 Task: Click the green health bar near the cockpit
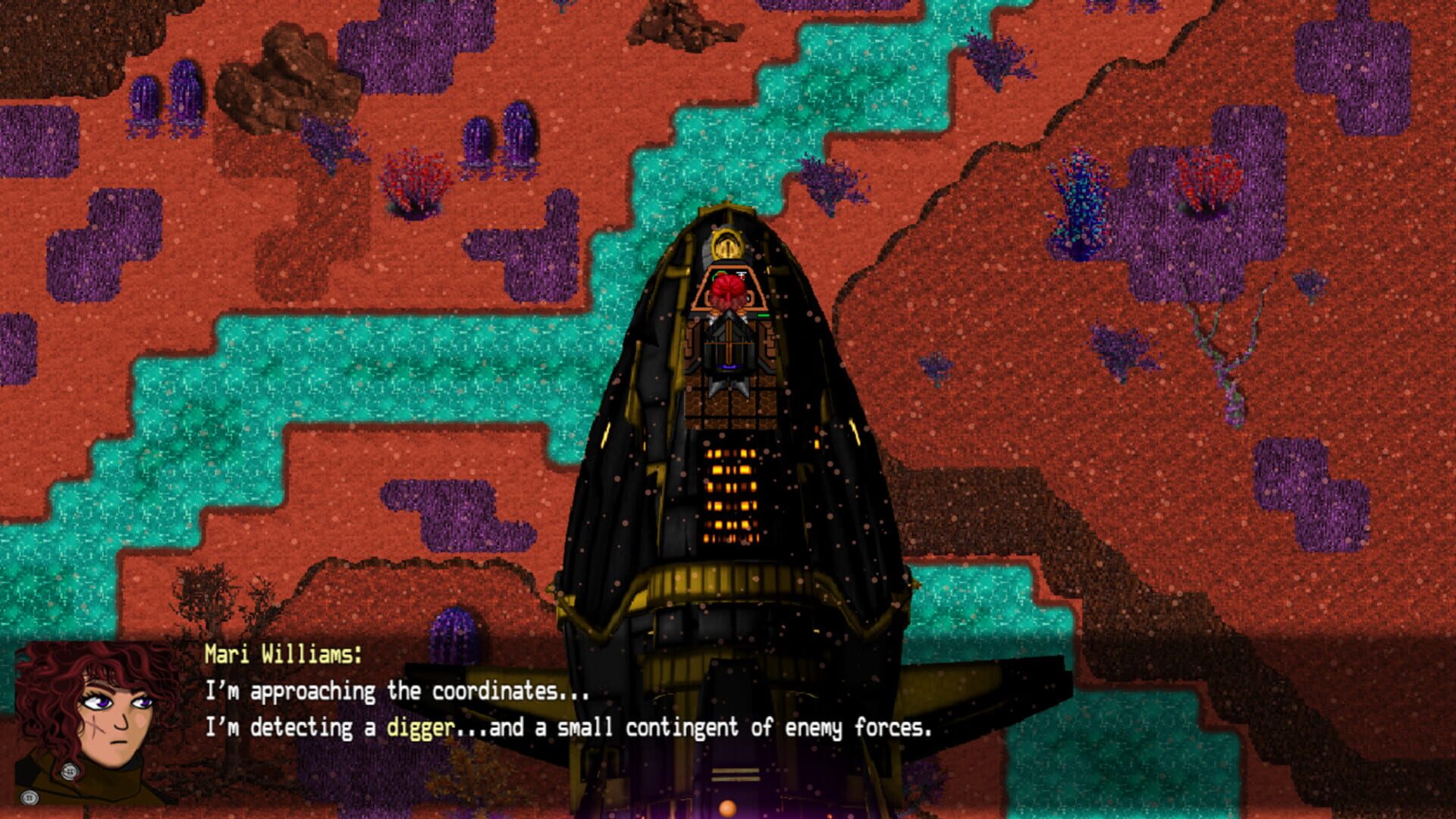763,315
